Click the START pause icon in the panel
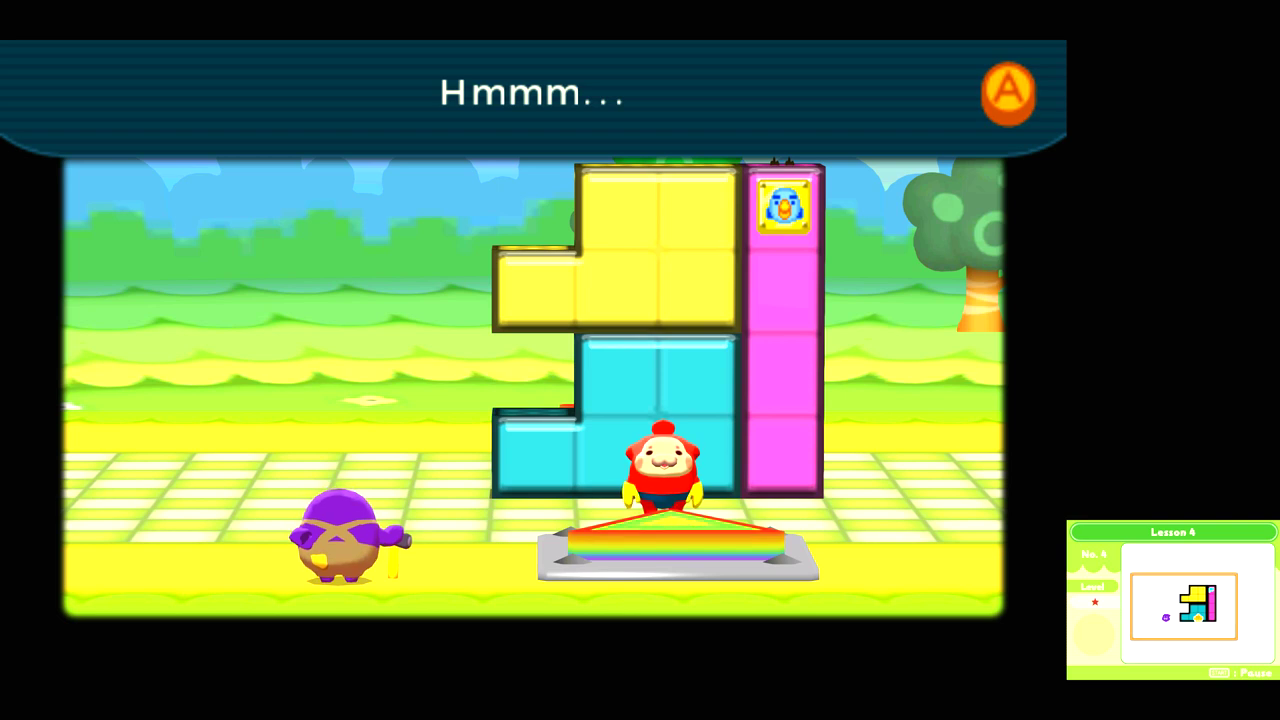 coord(1220,672)
